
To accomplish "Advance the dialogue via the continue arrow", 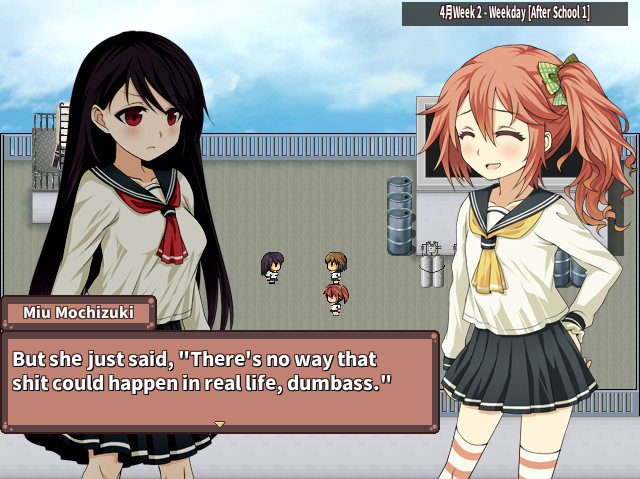I will 220,424.
